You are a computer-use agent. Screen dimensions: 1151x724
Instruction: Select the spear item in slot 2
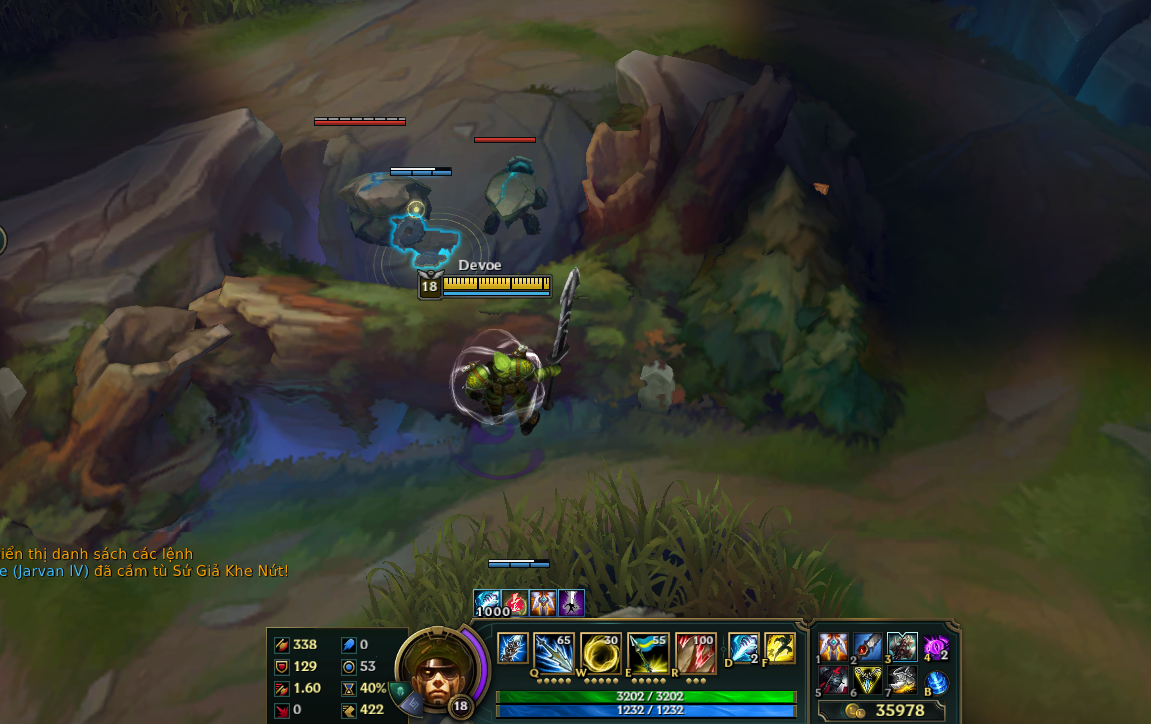pyautogui.click(x=867, y=647)
